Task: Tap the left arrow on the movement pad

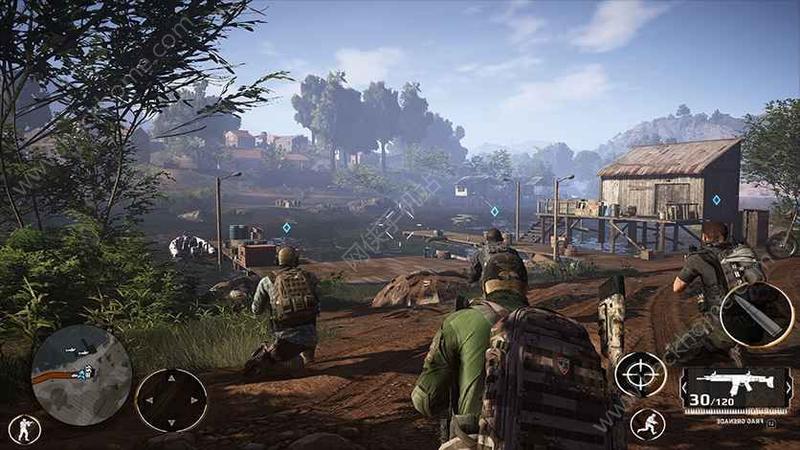Action: tap(149, 400)
